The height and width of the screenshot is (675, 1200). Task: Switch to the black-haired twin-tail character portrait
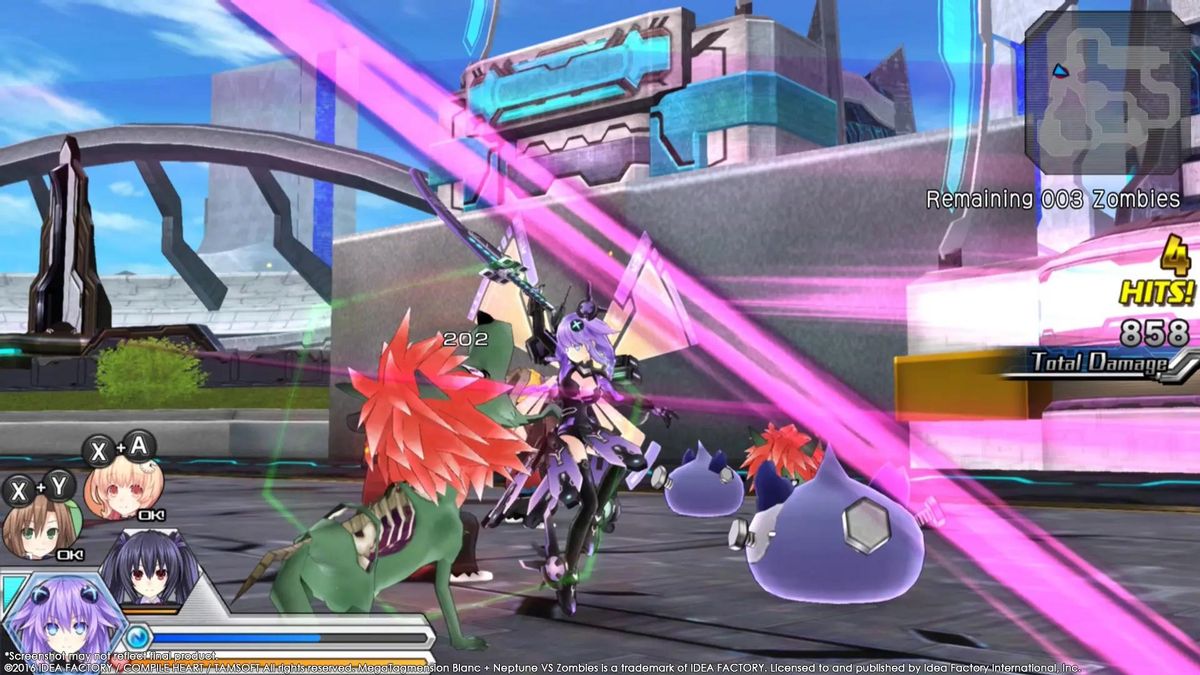[150, 570]
